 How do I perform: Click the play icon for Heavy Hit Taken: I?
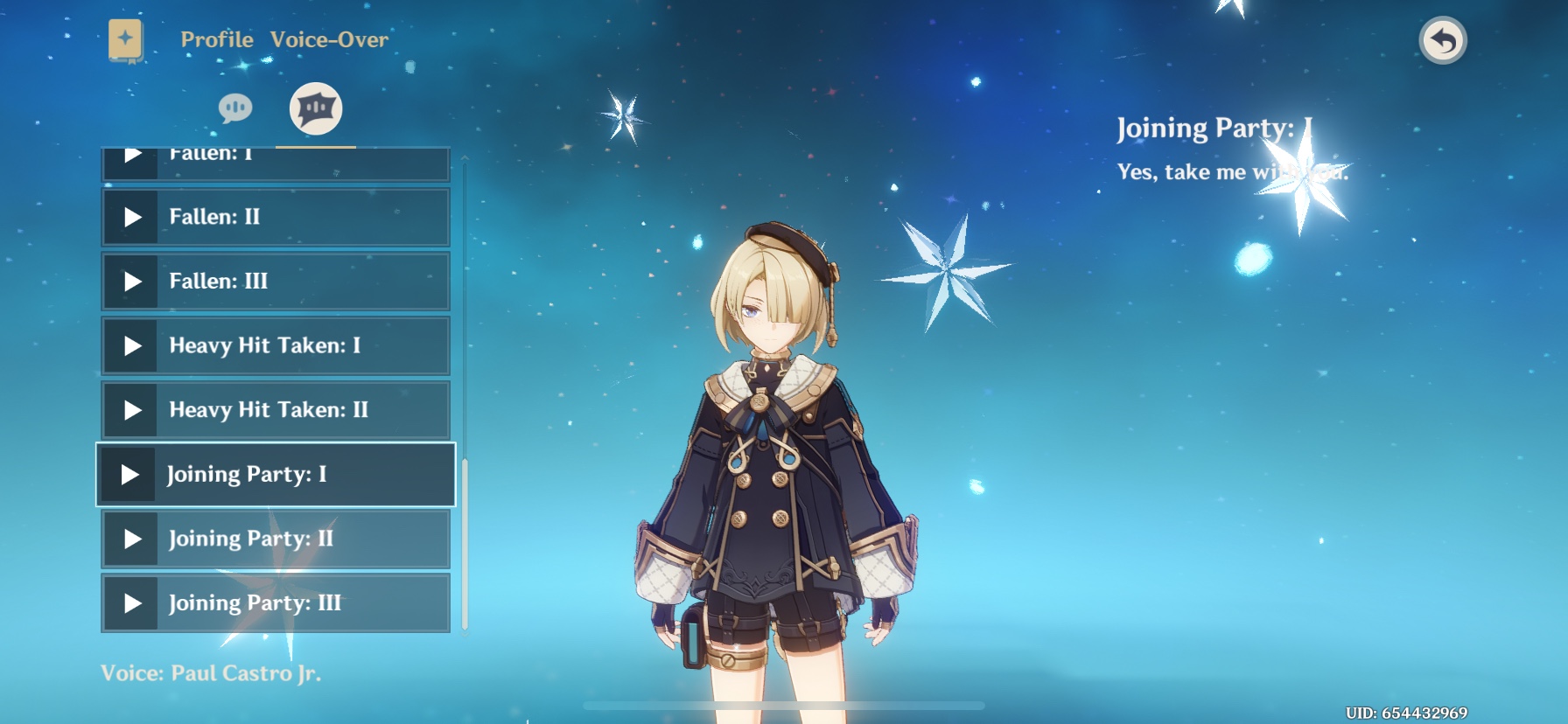133,345
